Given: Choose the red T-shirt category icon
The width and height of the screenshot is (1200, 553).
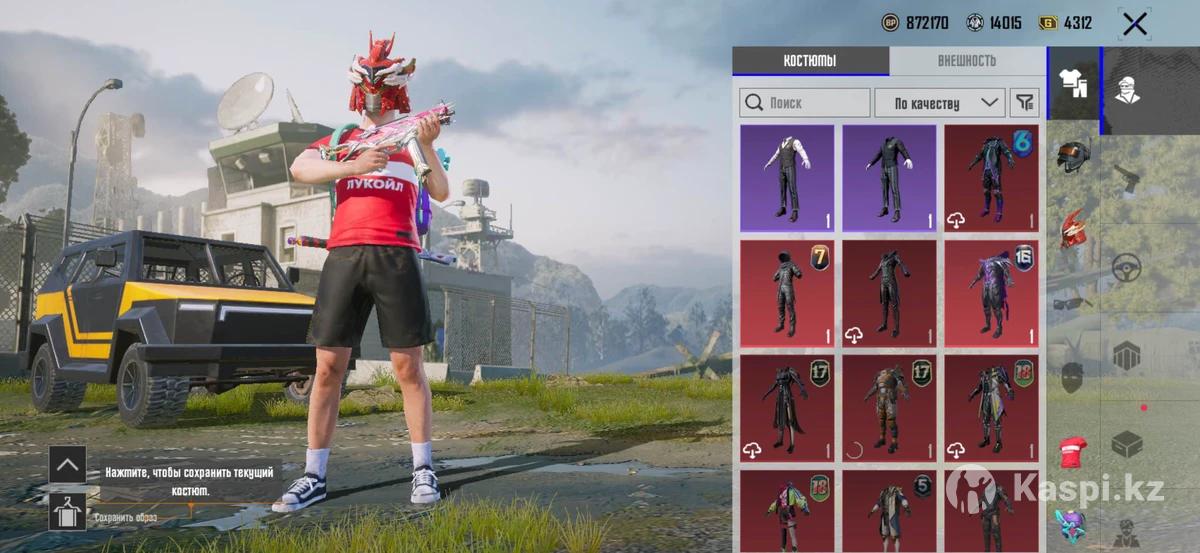Looking at the screenshot, I should tap(1073, 452).
